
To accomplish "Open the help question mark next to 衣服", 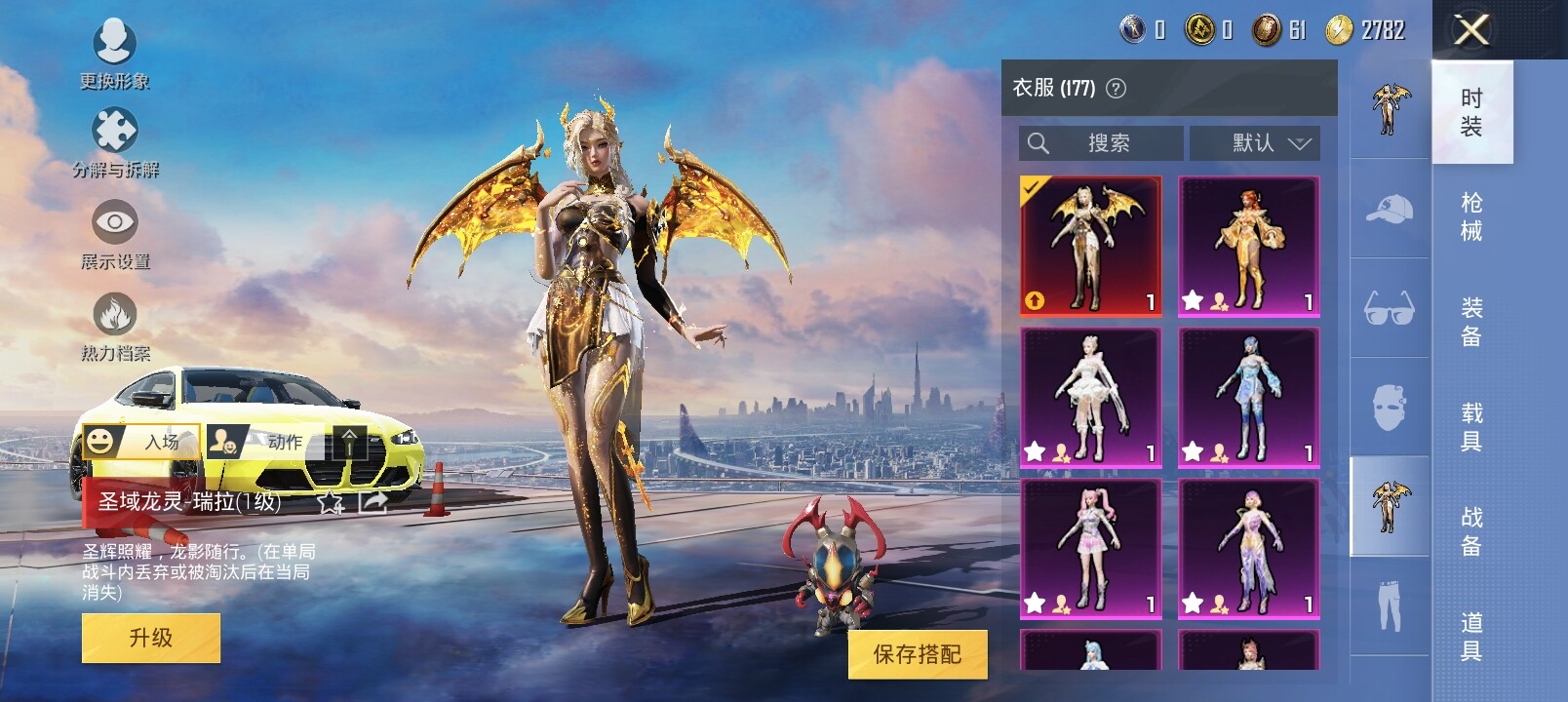I will (1117, 89).
